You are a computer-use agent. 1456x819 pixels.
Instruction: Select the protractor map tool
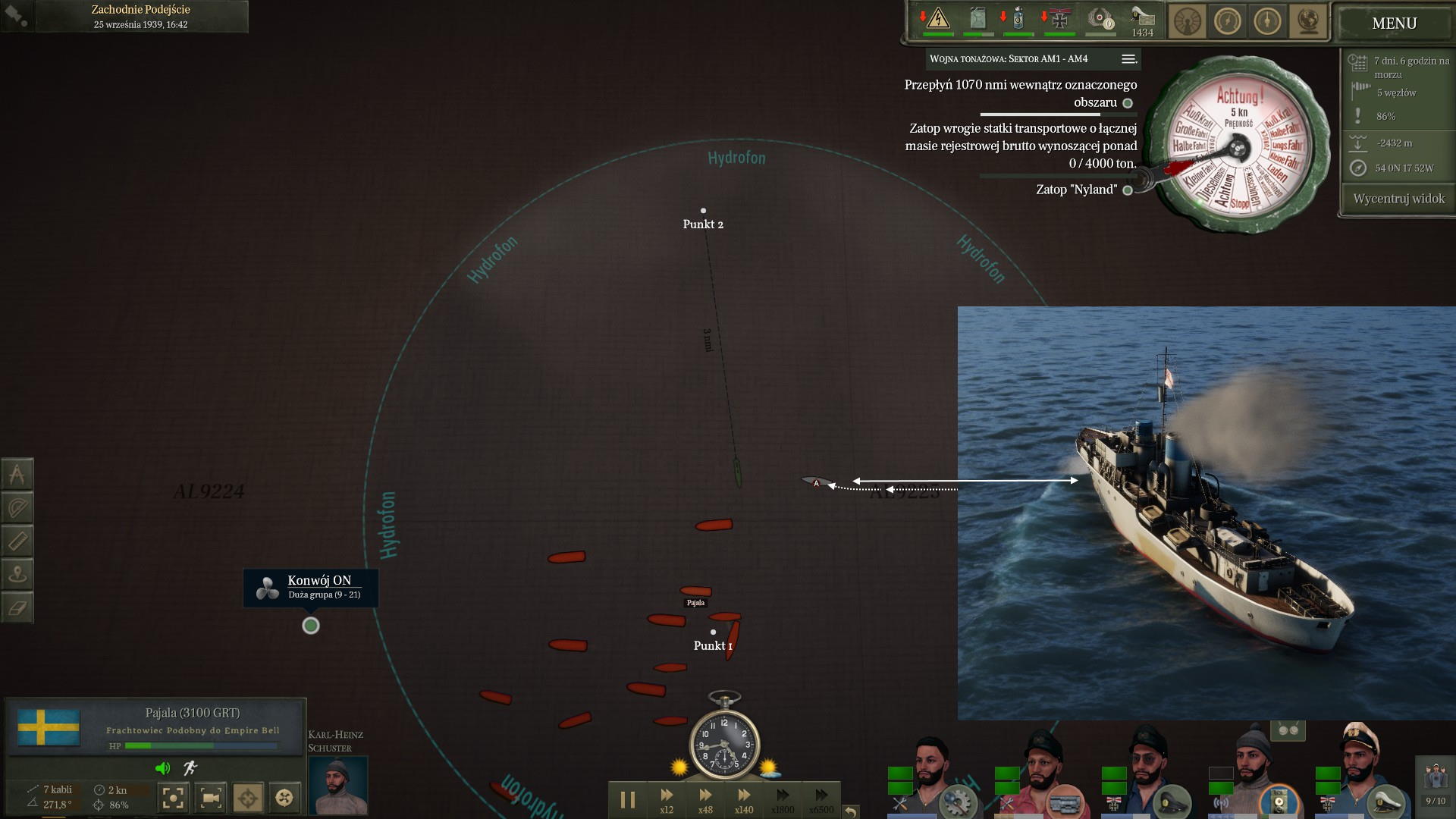pyautogui.click(x=17, y=508)
